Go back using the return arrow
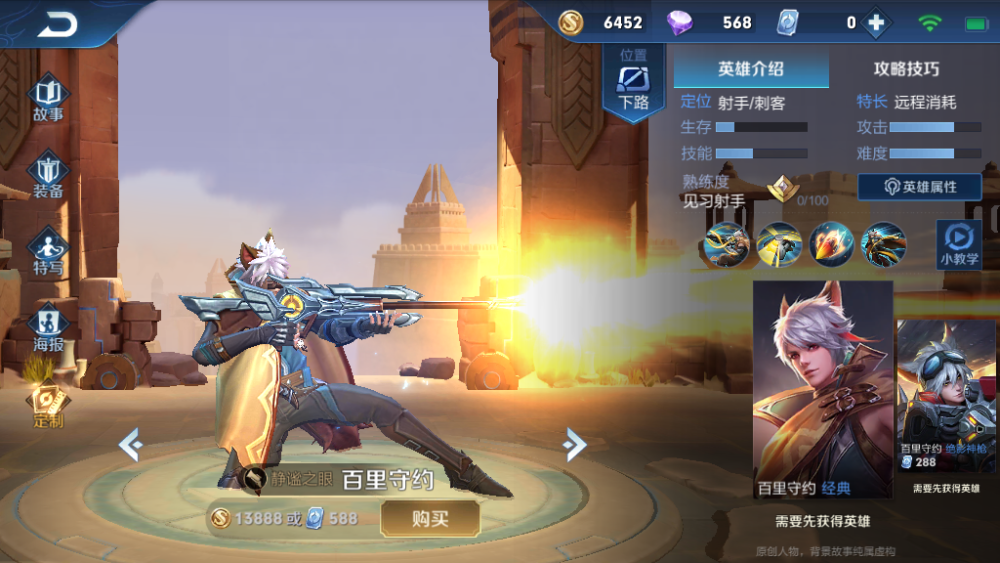This screenshot has width=1000, height=563. [x=58, y=24]
